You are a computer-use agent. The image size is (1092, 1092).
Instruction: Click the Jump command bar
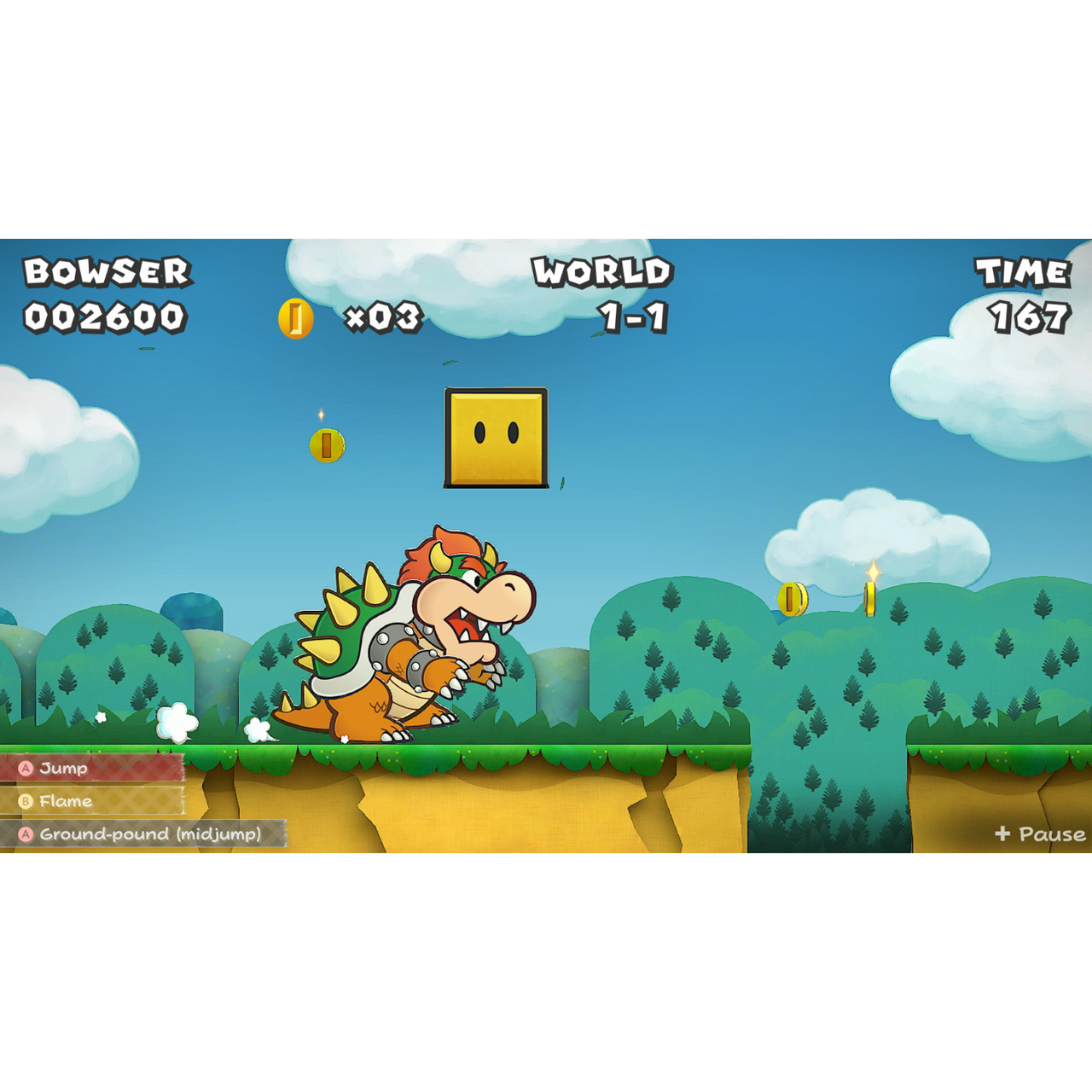tap(94, 767)
